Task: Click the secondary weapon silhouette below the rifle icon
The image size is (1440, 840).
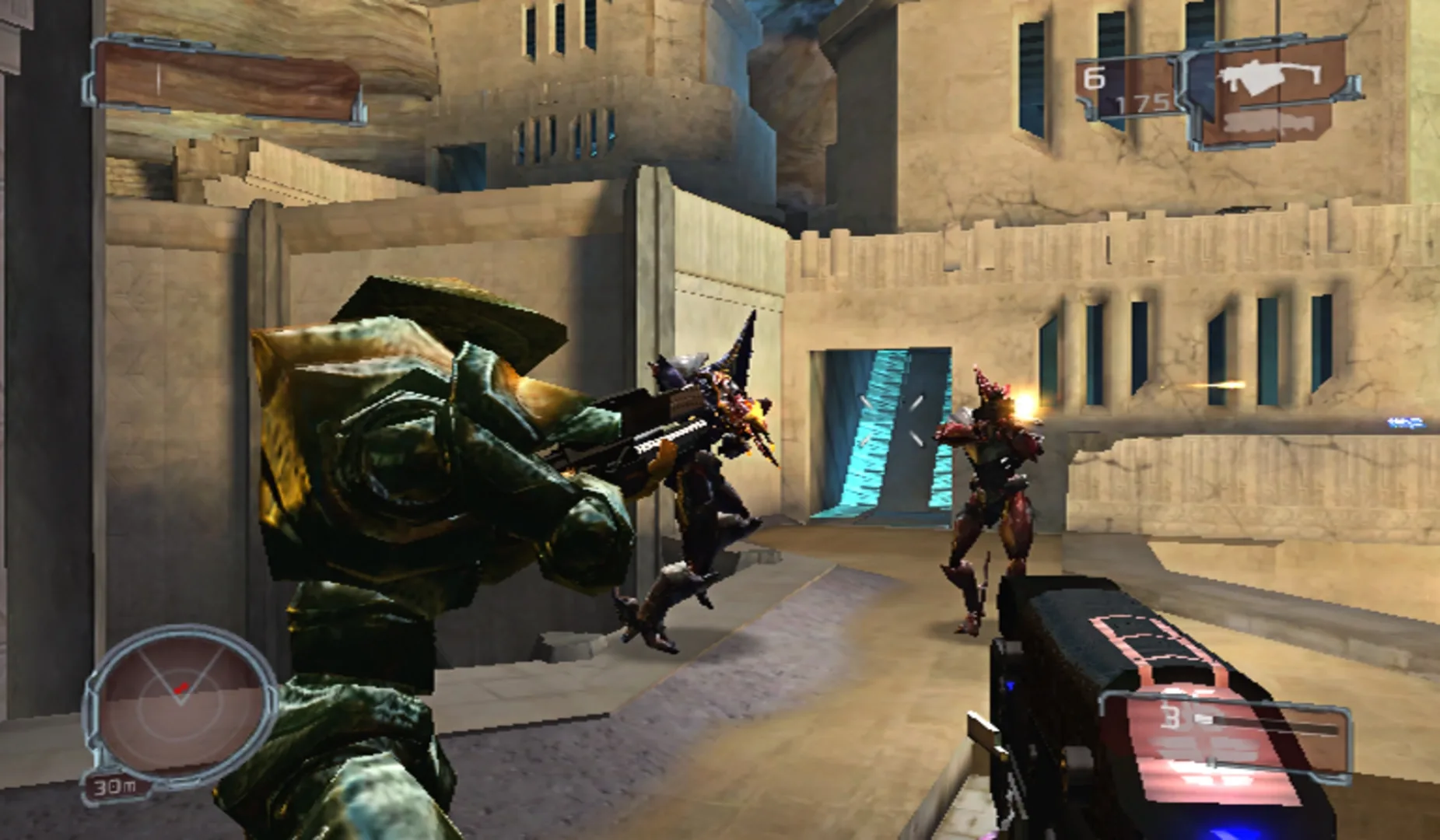Action: coord(1267,124)
